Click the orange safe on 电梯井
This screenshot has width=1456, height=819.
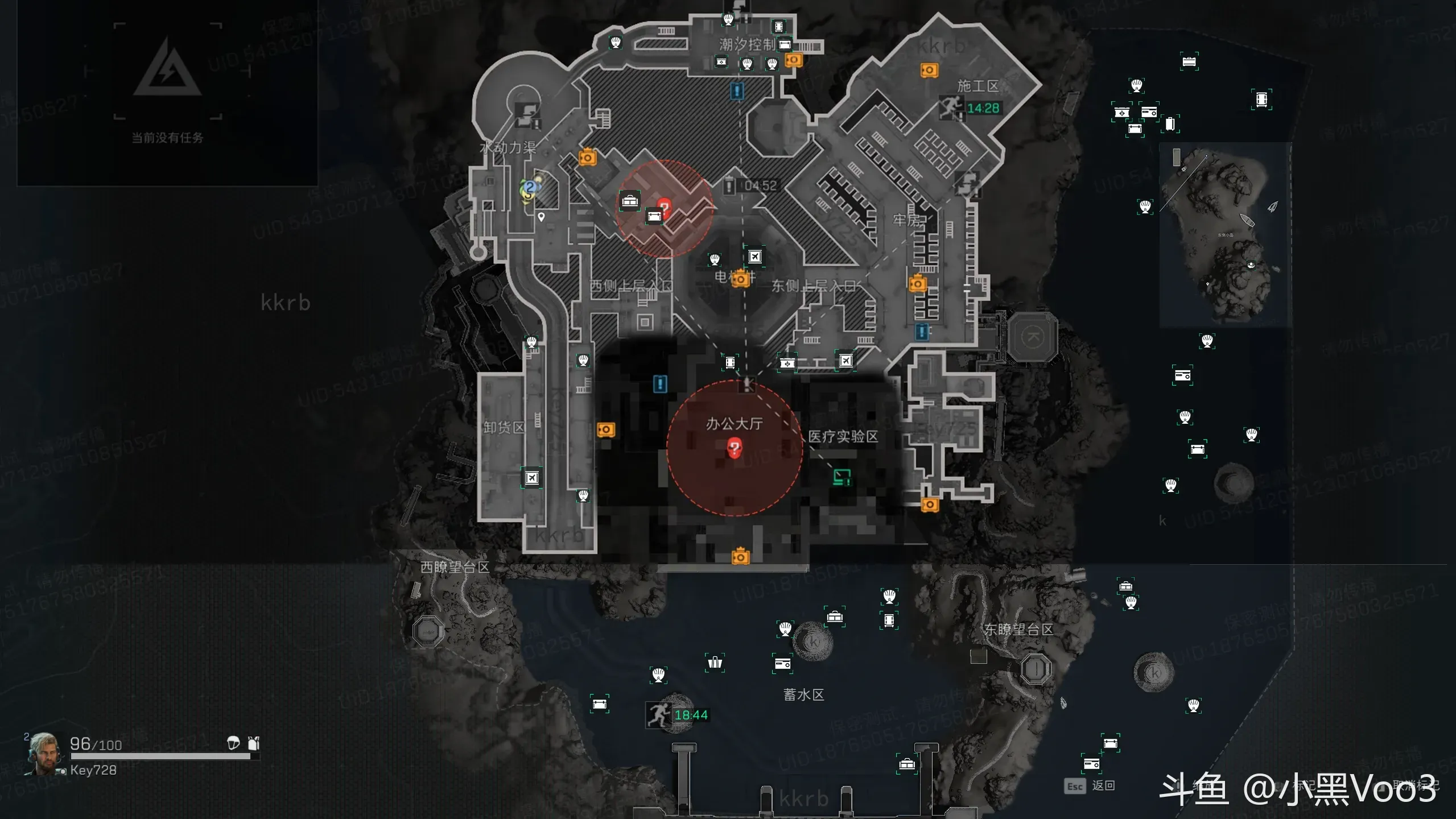click(740, 279)
